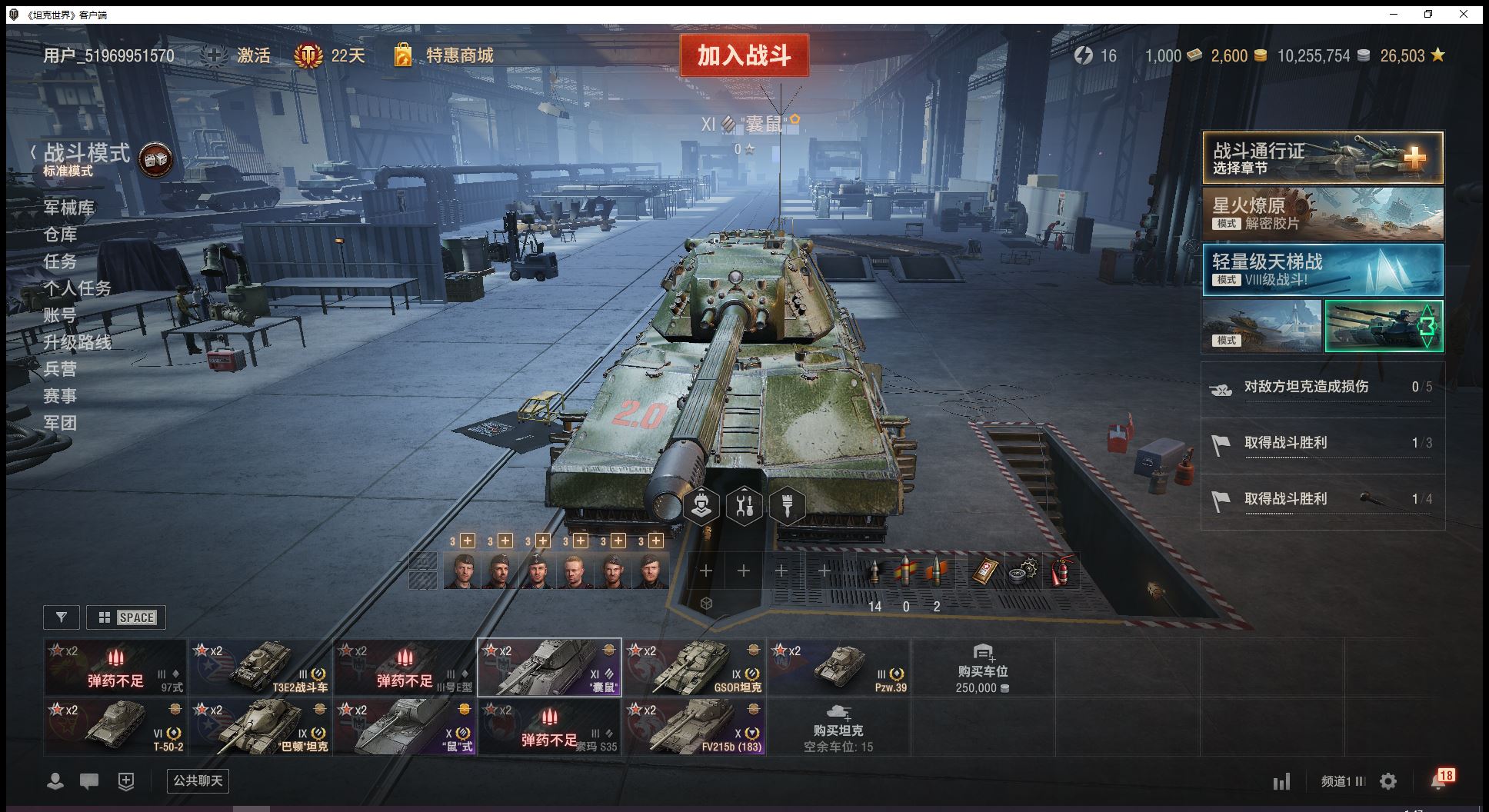Open the 任务 missions page
Viewport: 1489px width, 812px height.
click(x=60, y=261)
